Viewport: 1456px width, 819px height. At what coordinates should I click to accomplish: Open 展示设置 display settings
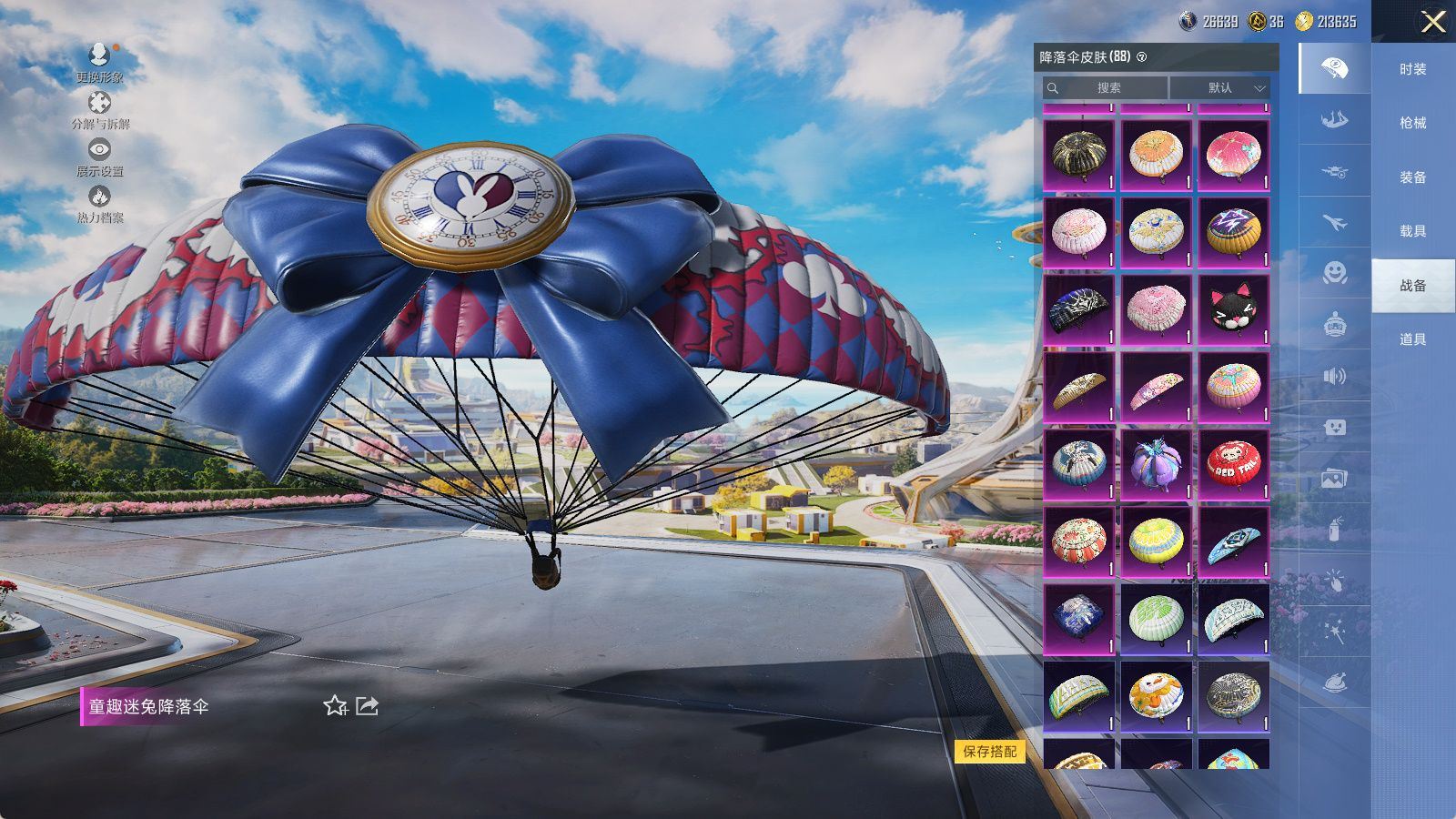100,157
